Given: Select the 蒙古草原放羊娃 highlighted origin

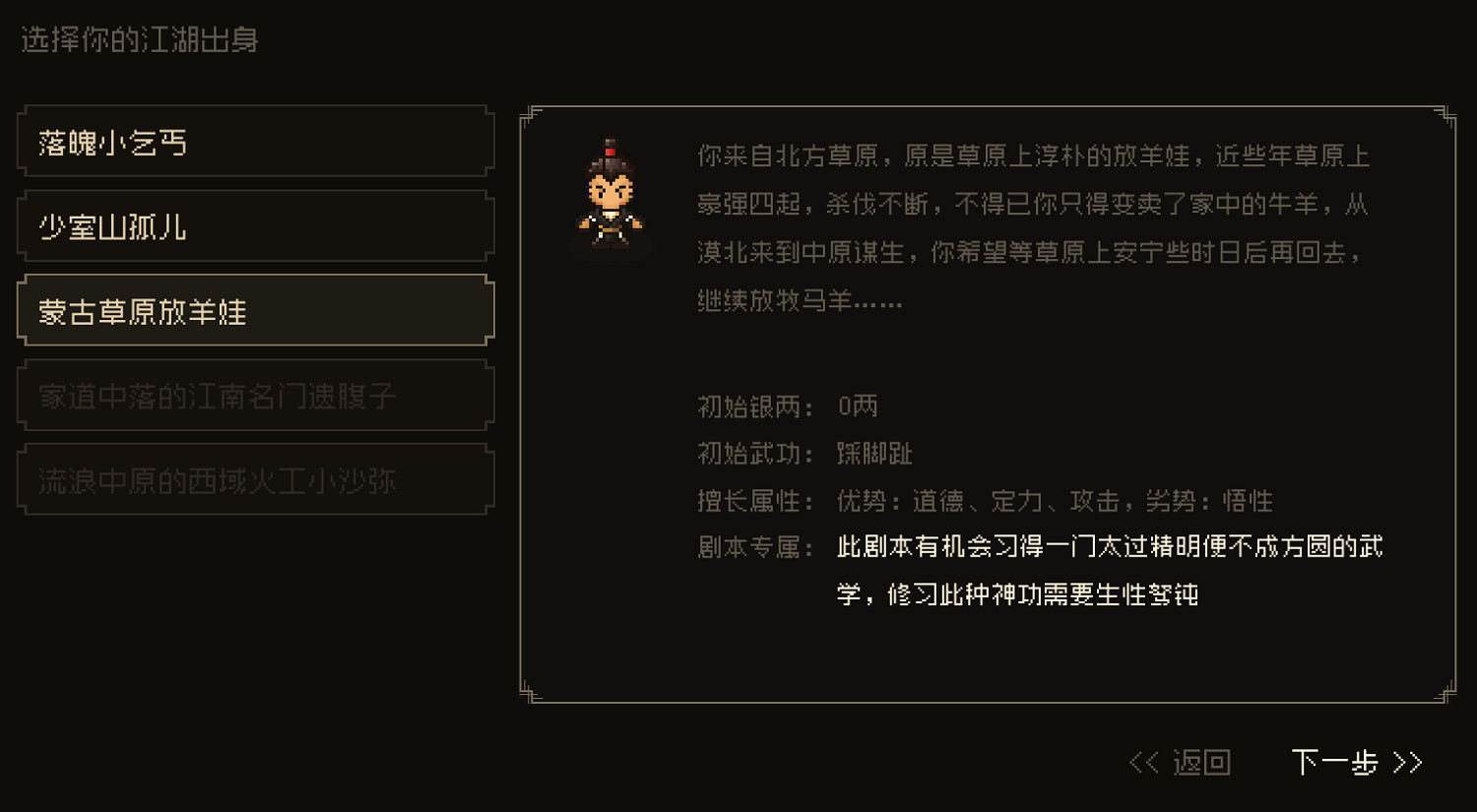Looking at the screenshot, I should coord(255,309).
